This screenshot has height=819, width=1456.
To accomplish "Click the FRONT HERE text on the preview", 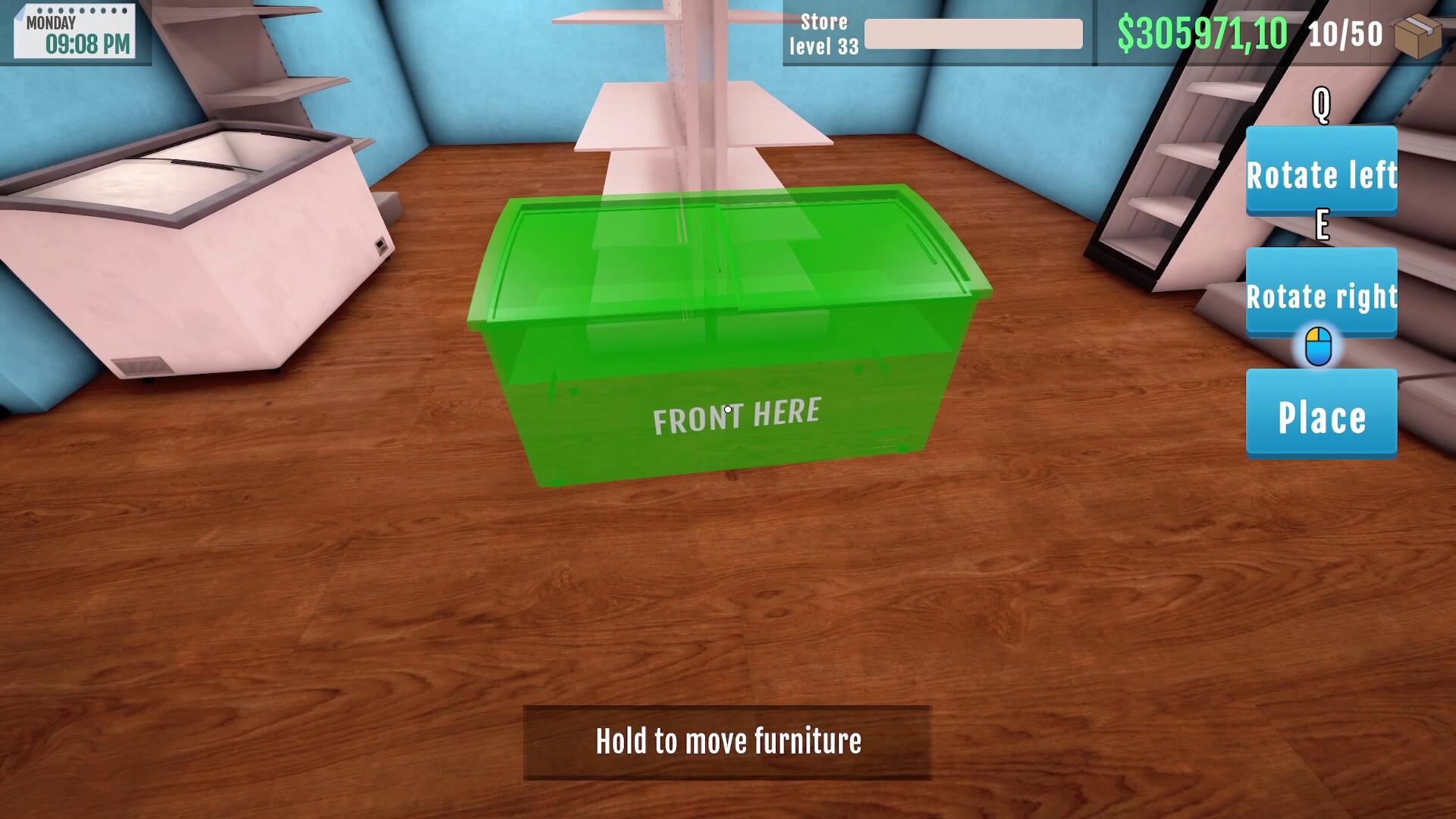I will [x=737, y=415].
